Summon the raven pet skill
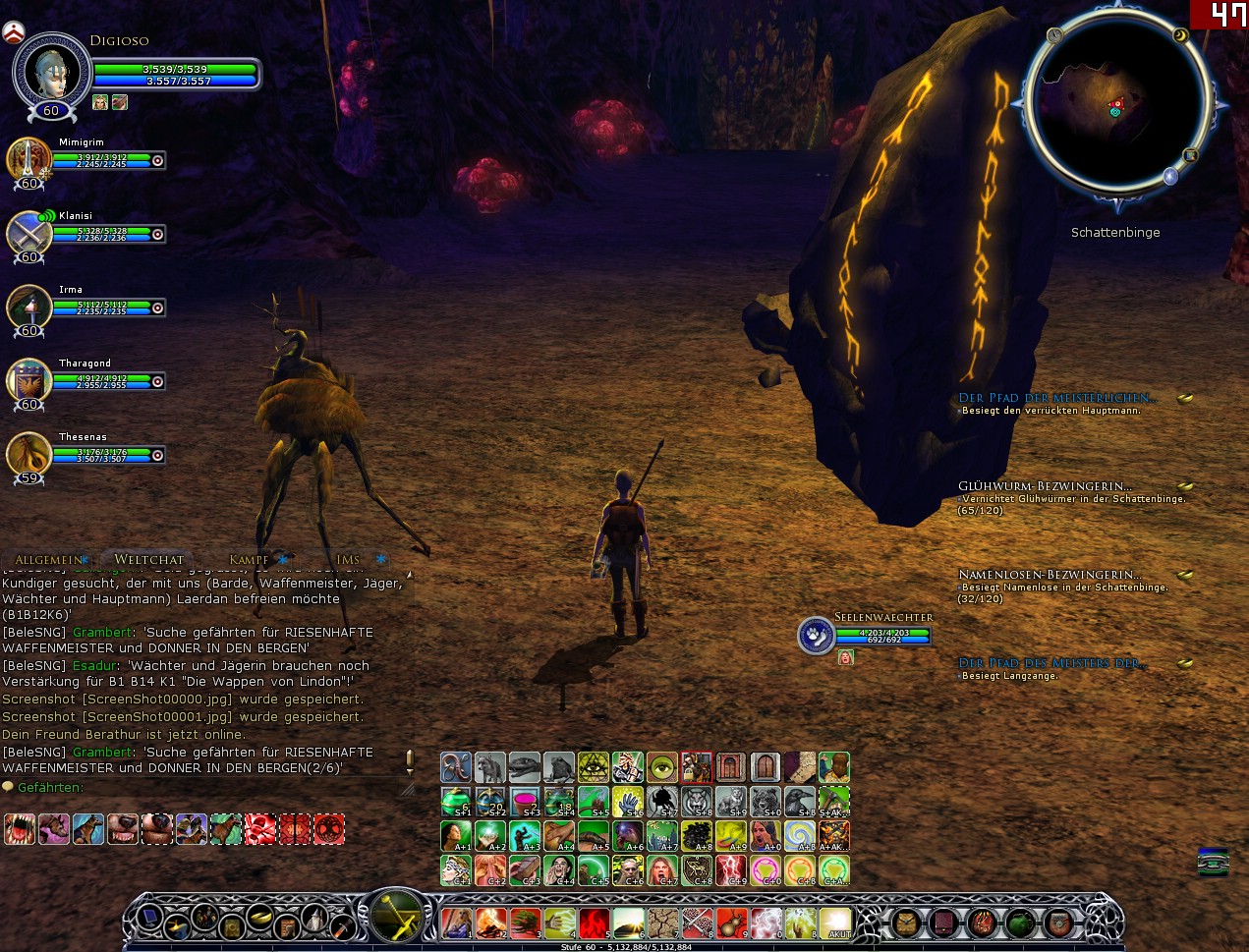This screenshot has height=952, width=1249. pyautogui.click(x=799, y=802)
